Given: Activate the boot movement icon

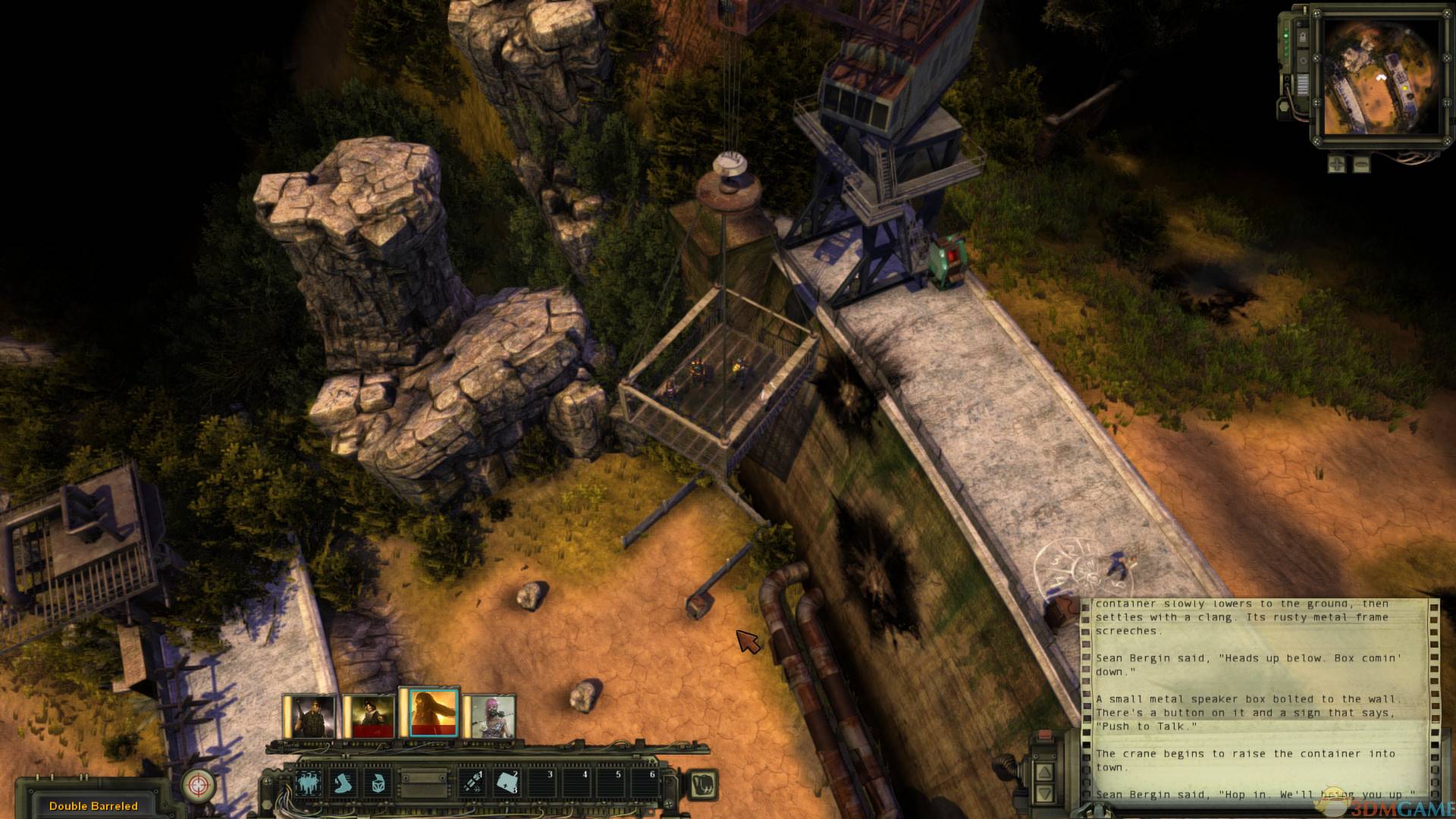Looking at the screenshot, I should (345, 782).
